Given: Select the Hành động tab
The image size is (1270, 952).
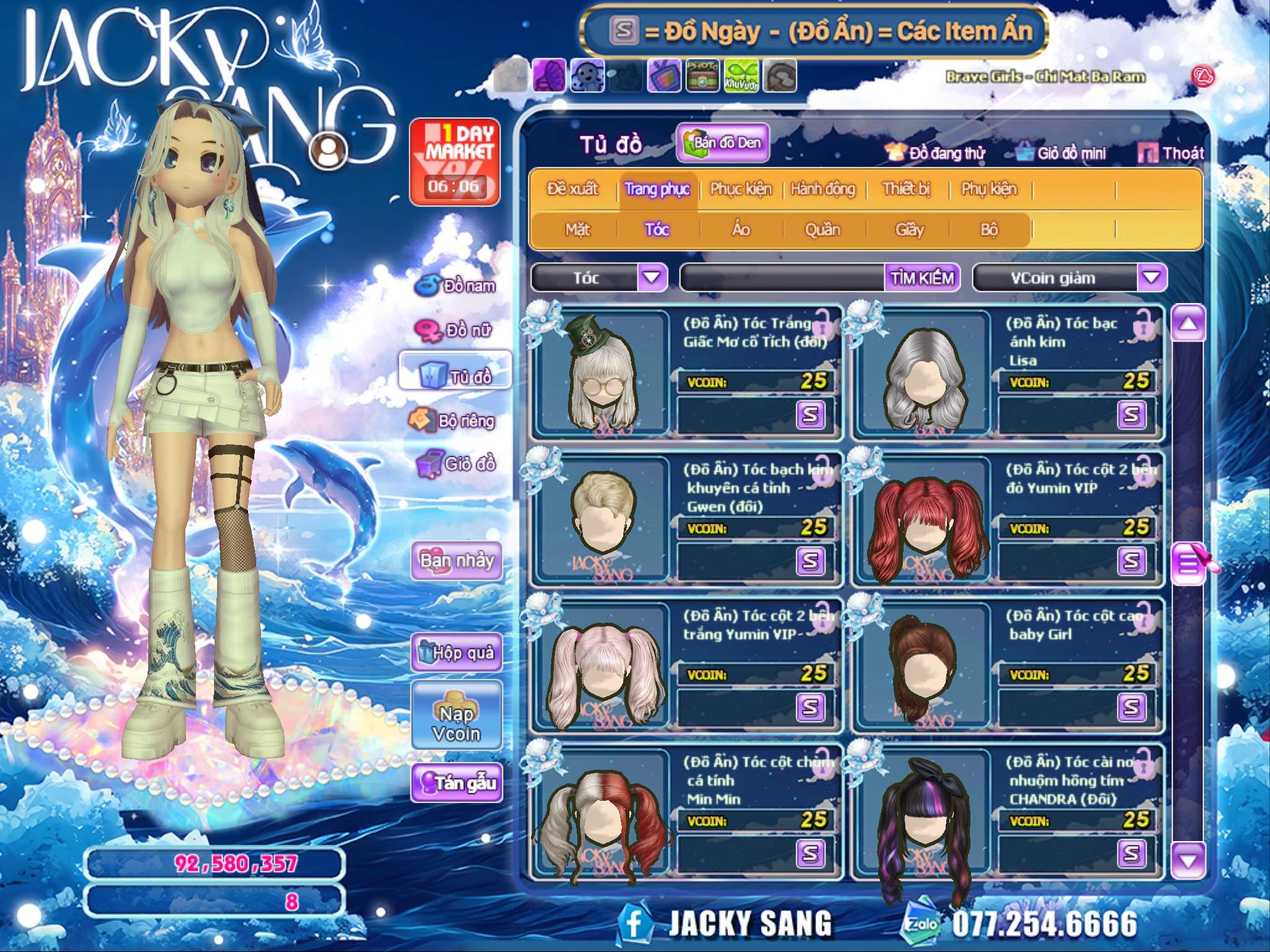Looking at the screenshot, I should [822, 189].
